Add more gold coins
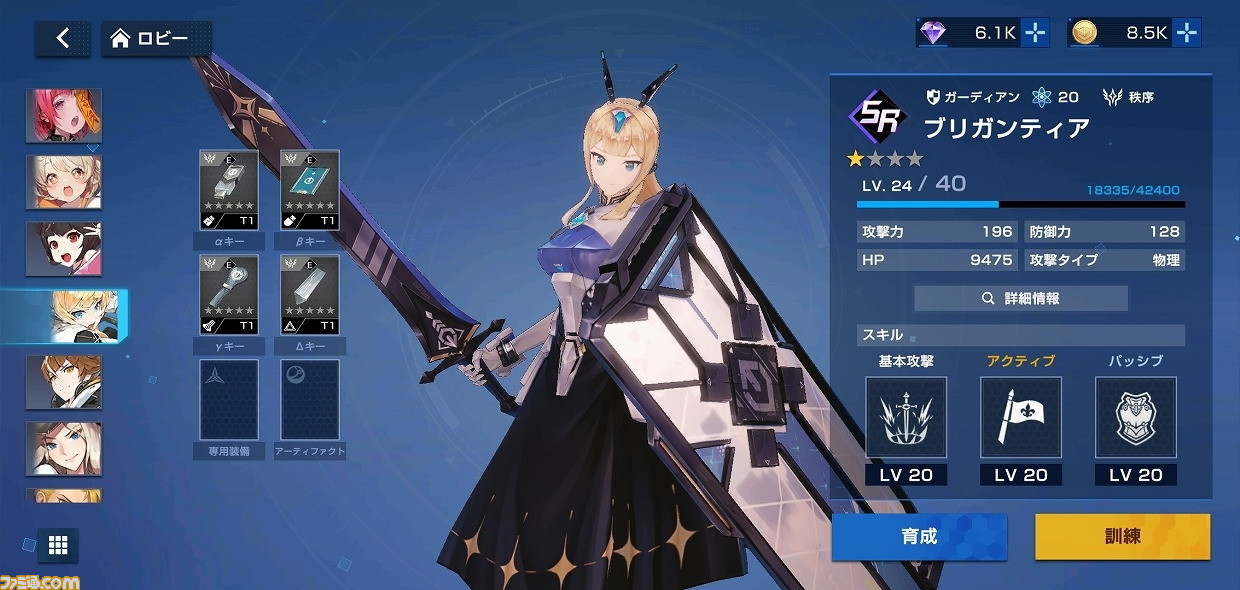 [x=1187, y=33]
